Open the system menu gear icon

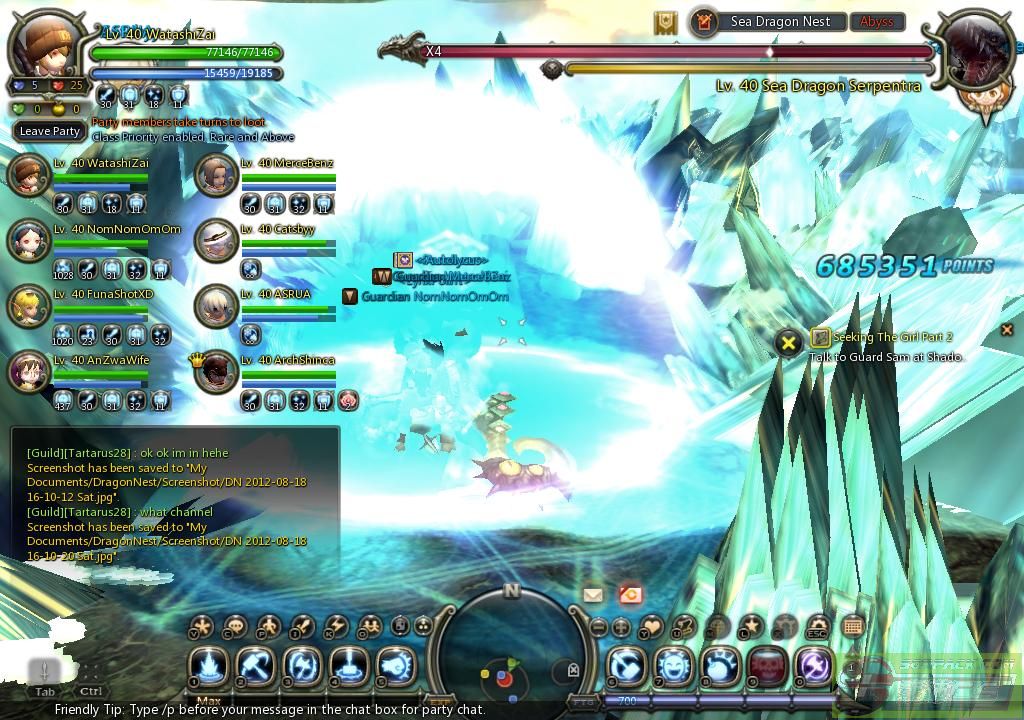(818, 626)
